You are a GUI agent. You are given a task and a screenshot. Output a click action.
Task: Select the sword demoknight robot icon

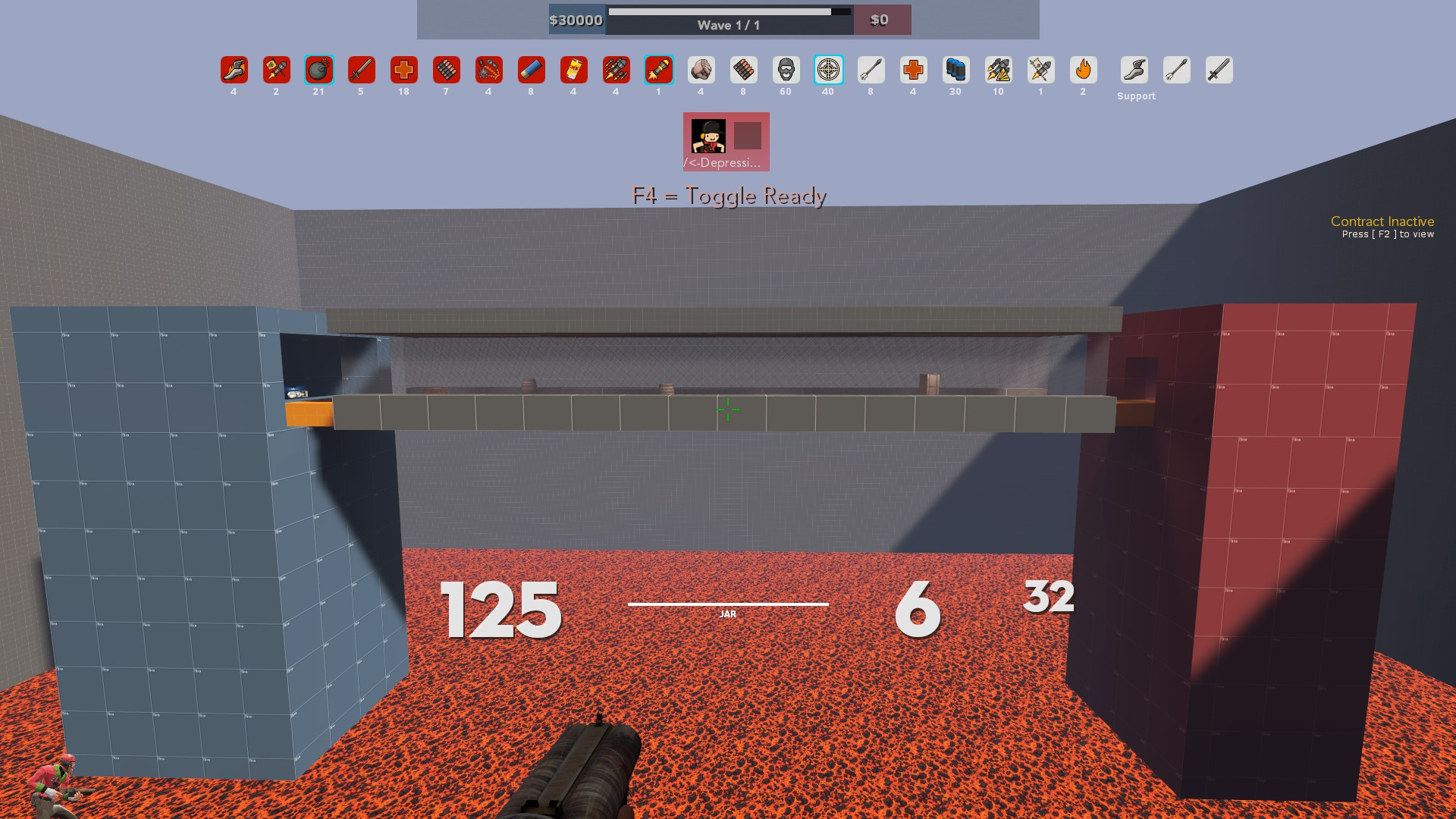[x=361, y=70]
